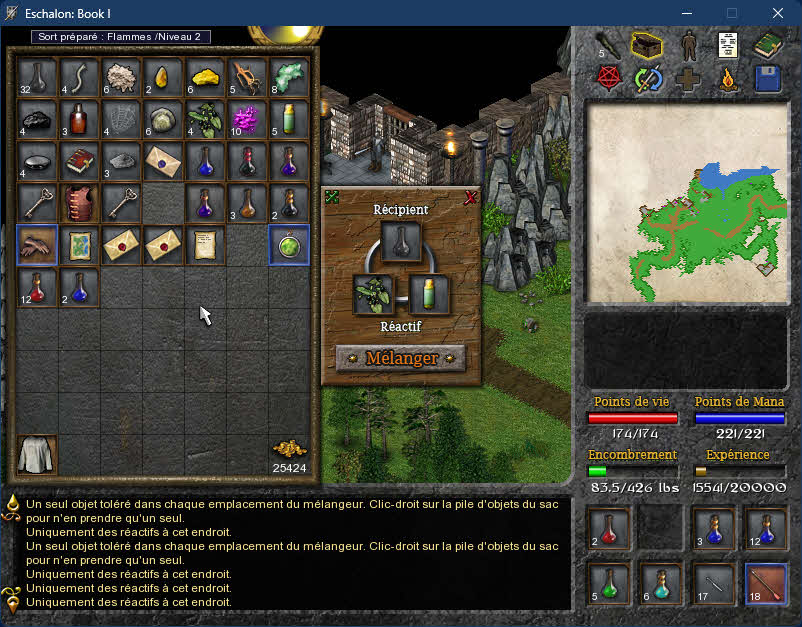This screenshot has width=802, height=627.
Task: Select the leafy herb reagent in the mixer
Action: point(372,295)
